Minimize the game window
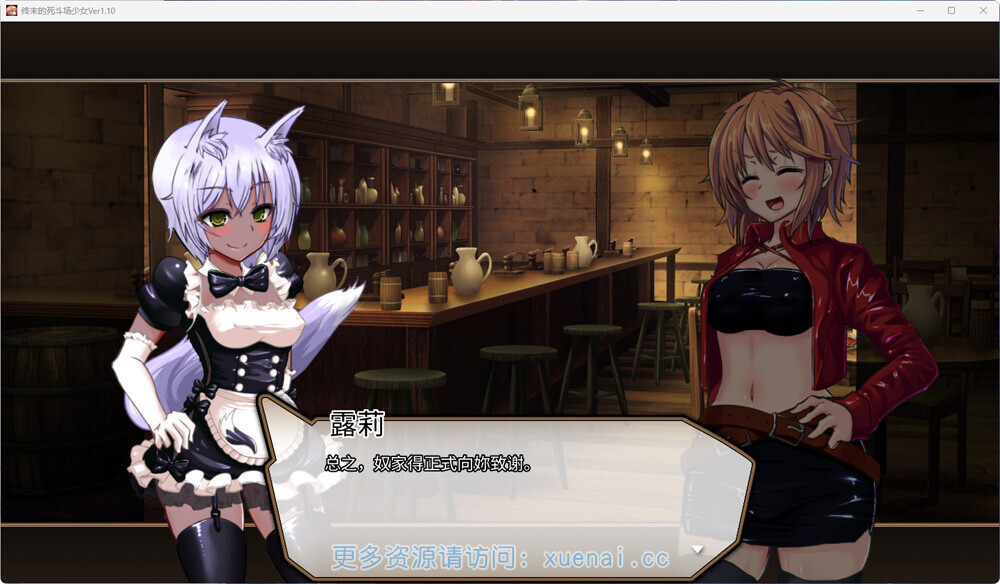The width and height of the screenshot is (1000, 584). point(922,10)
